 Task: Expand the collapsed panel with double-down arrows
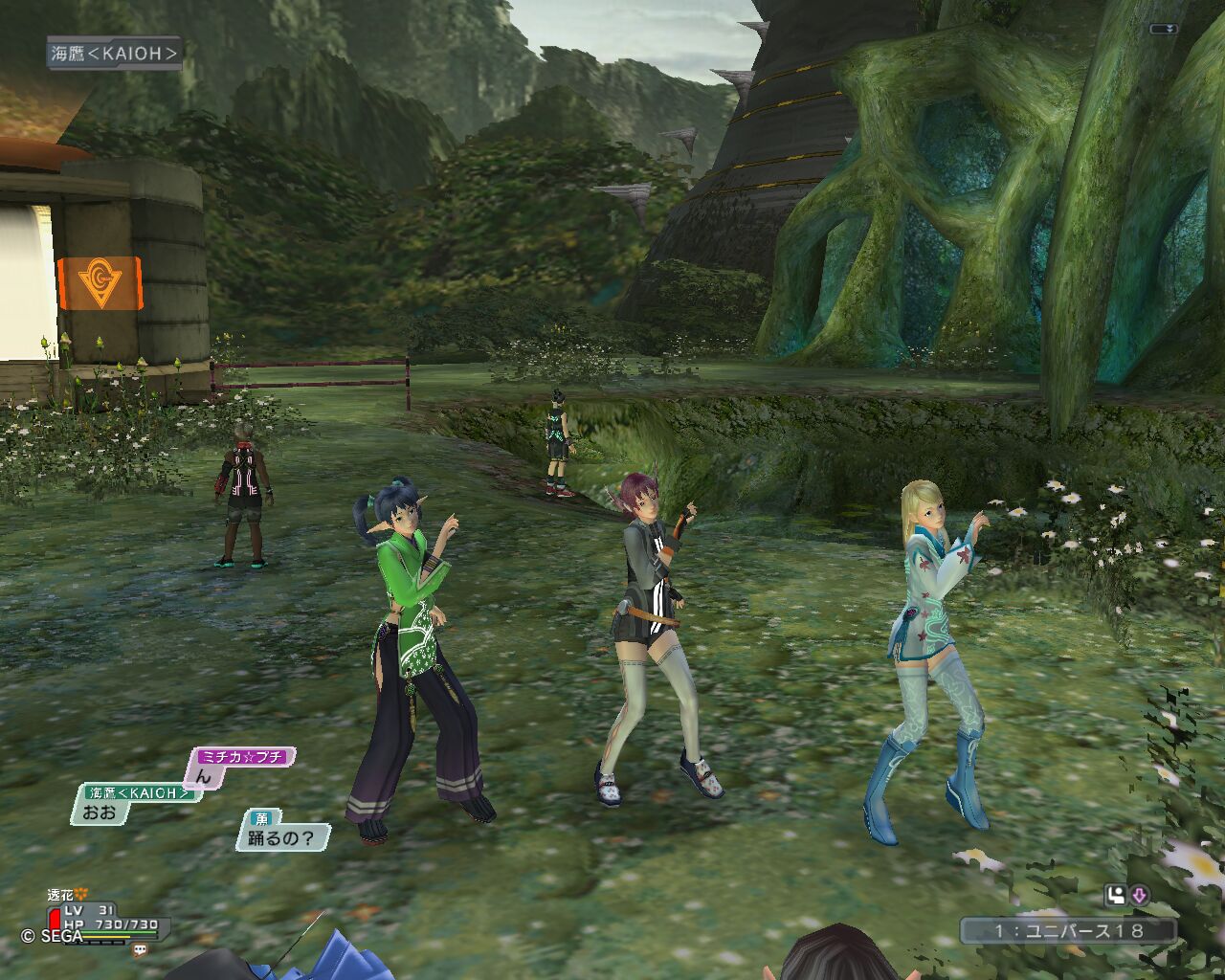[x=1163, y=29]
